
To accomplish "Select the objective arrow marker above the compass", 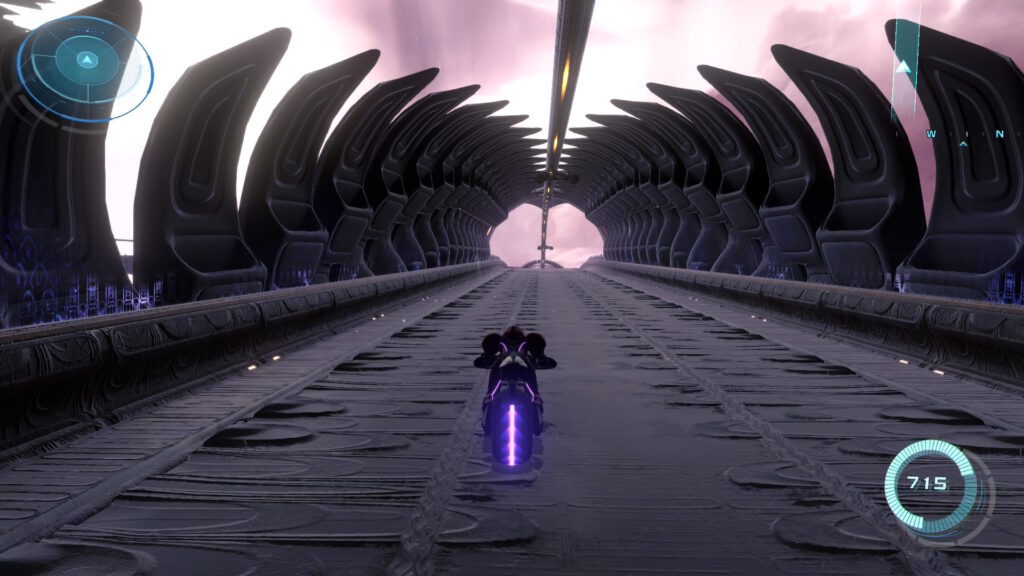I will click(905, 67).
